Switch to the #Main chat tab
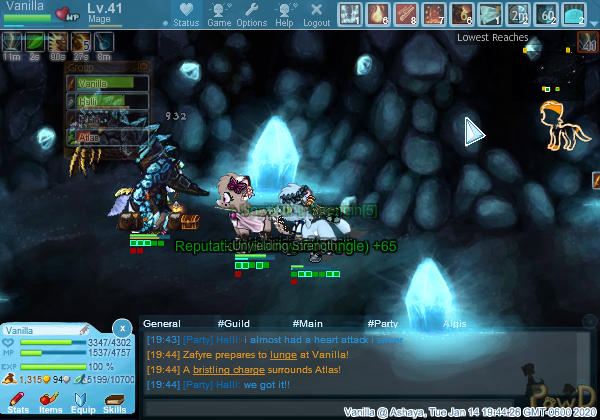The height and width of the screenshot is (420, 600). (308, 324)
